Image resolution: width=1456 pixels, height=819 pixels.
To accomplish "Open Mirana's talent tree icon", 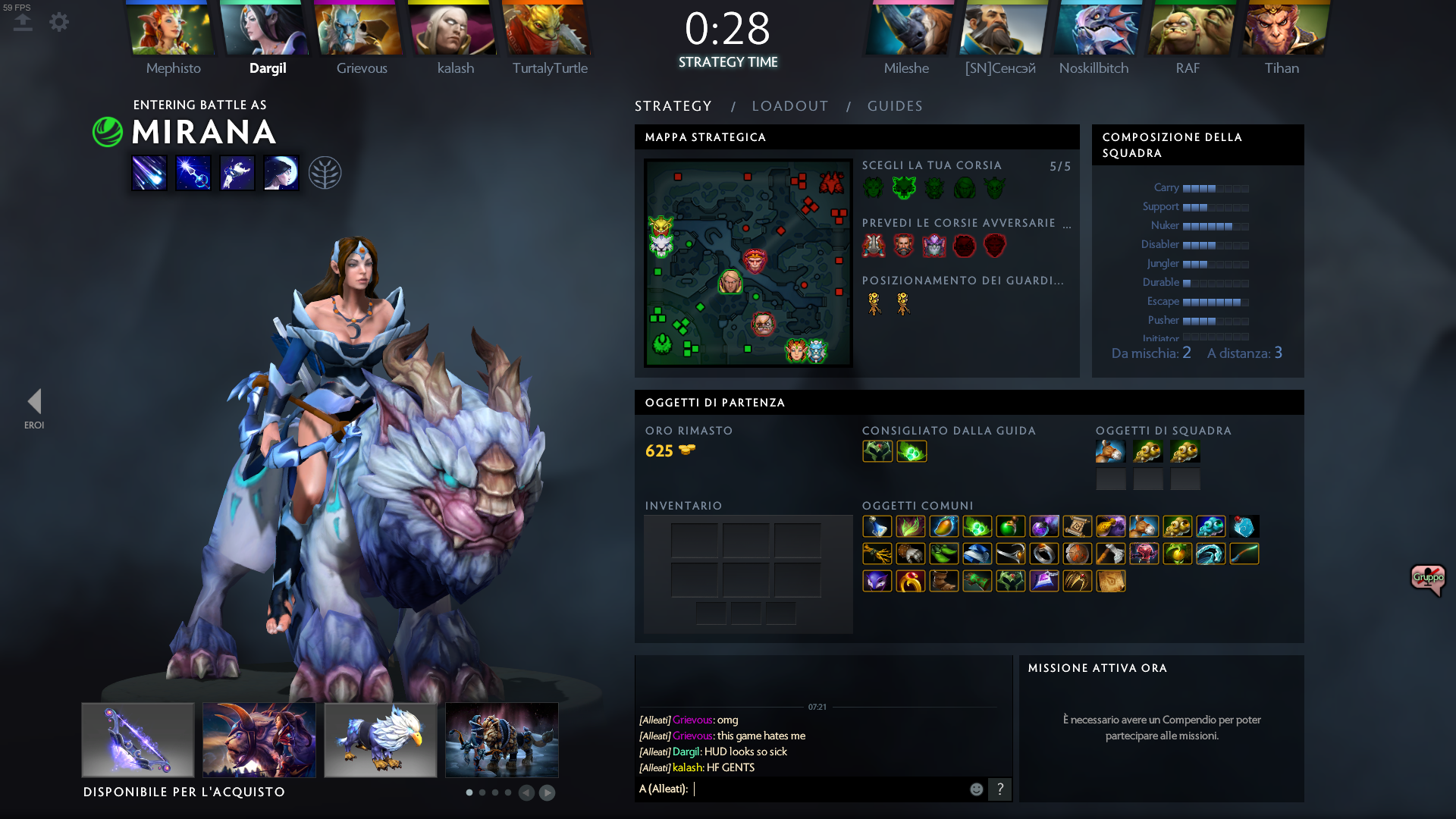I will [325, 173].
